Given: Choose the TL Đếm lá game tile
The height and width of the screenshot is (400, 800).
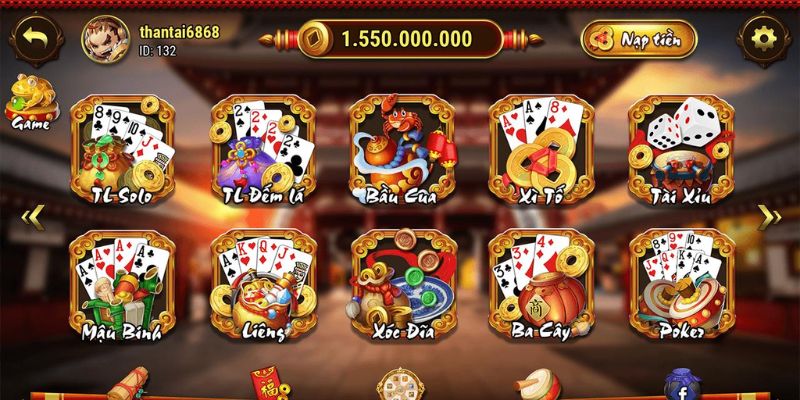Looking at the screenshot, I should [x=263, y=150].
